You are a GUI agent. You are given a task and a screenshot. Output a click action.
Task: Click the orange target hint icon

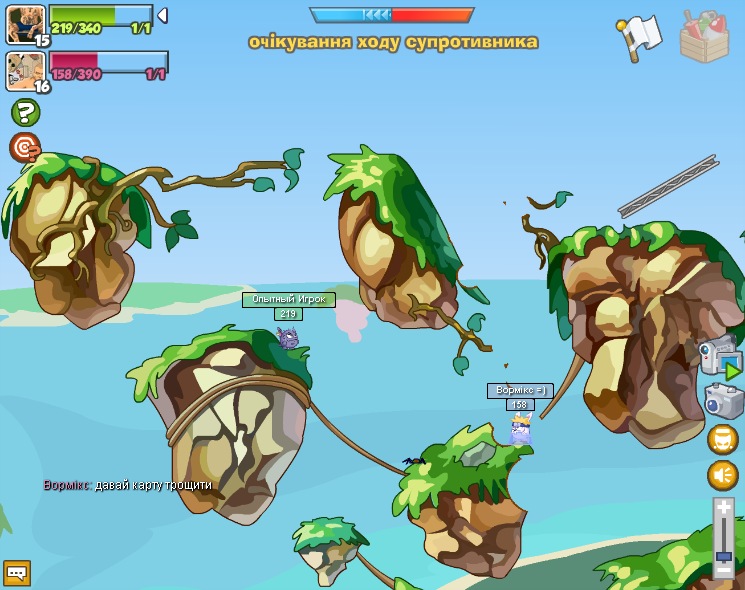pyautogui.click(x=25, y=147)
